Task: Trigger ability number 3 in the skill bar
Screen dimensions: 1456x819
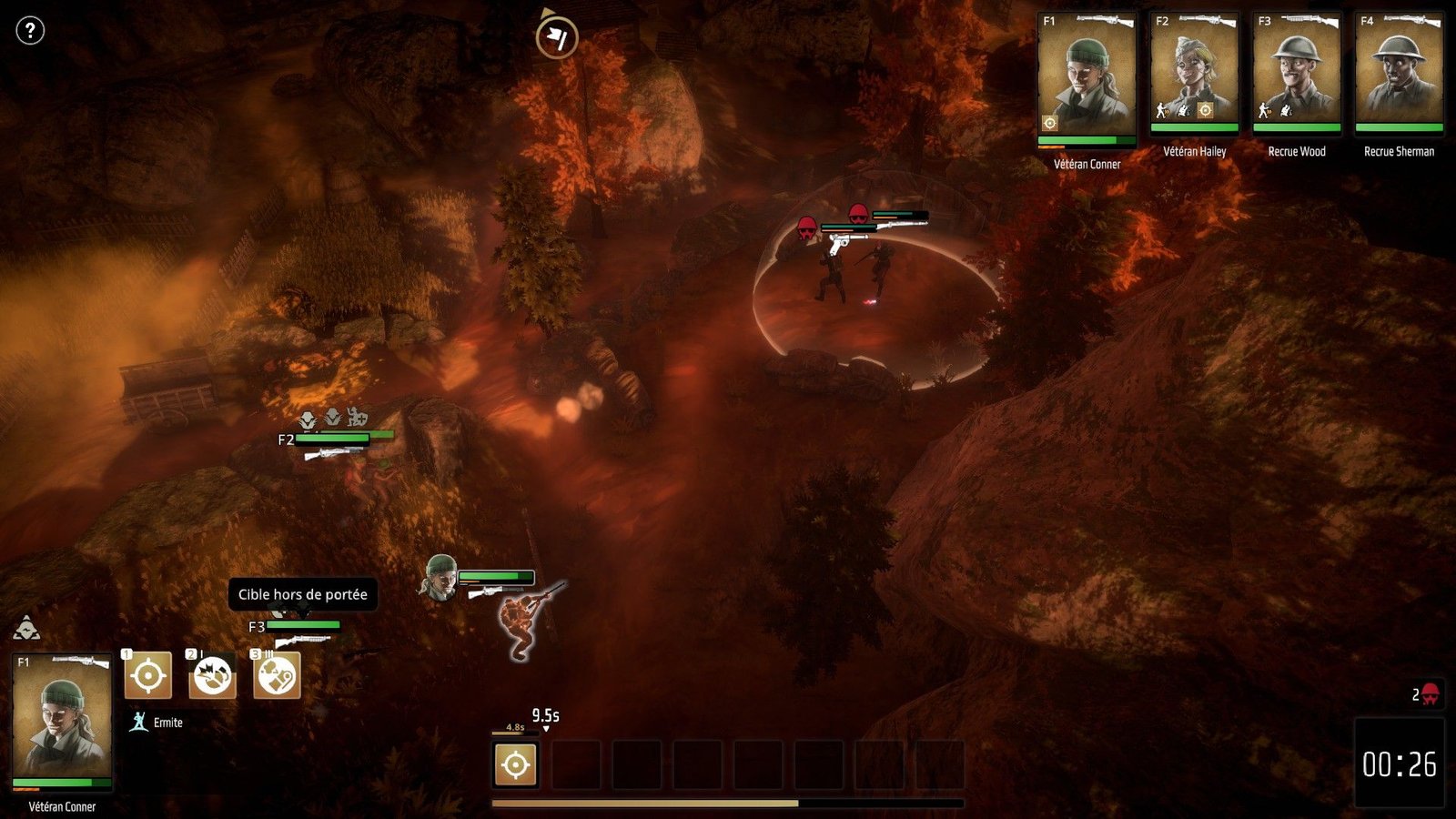Action: tap(277, 676)
